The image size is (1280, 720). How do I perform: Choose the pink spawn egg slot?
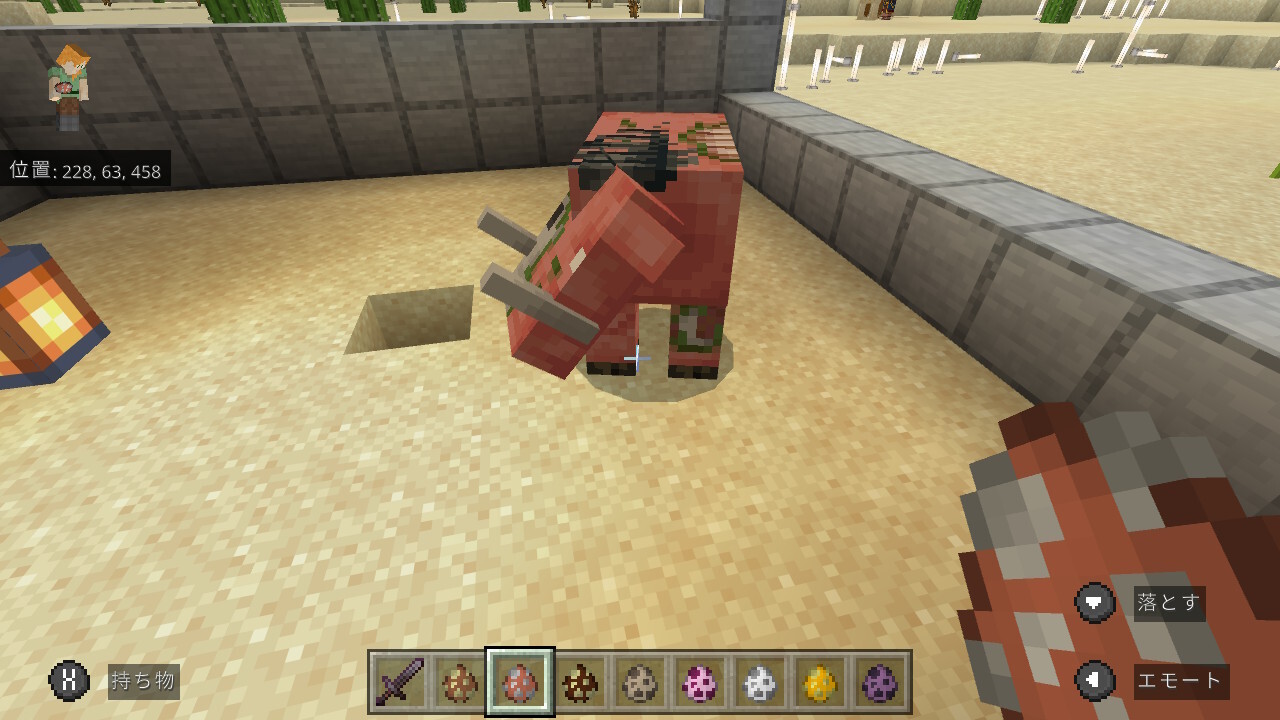(700, 682)
